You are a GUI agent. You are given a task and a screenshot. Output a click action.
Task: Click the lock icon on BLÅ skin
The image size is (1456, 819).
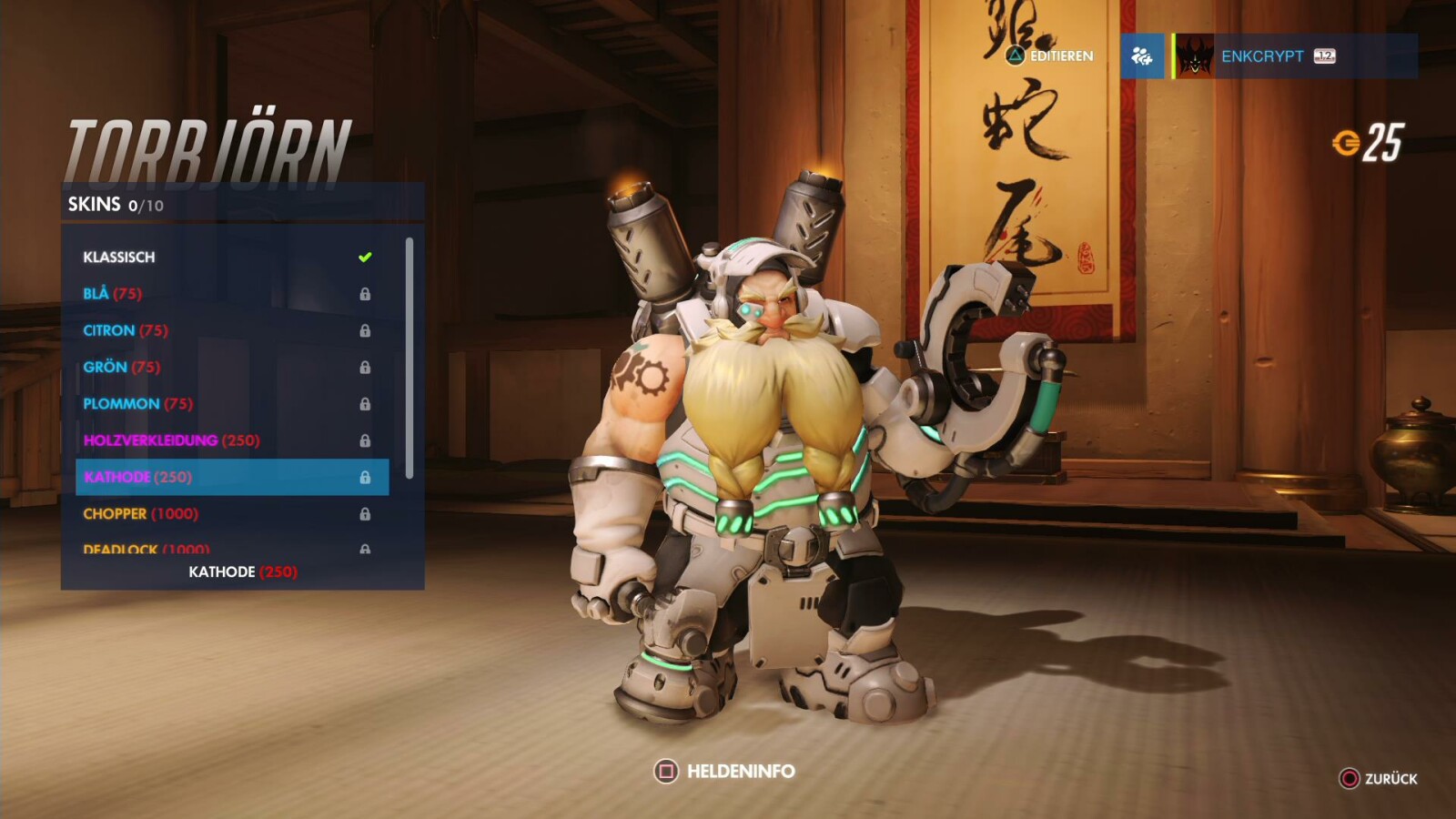(366, 293)
